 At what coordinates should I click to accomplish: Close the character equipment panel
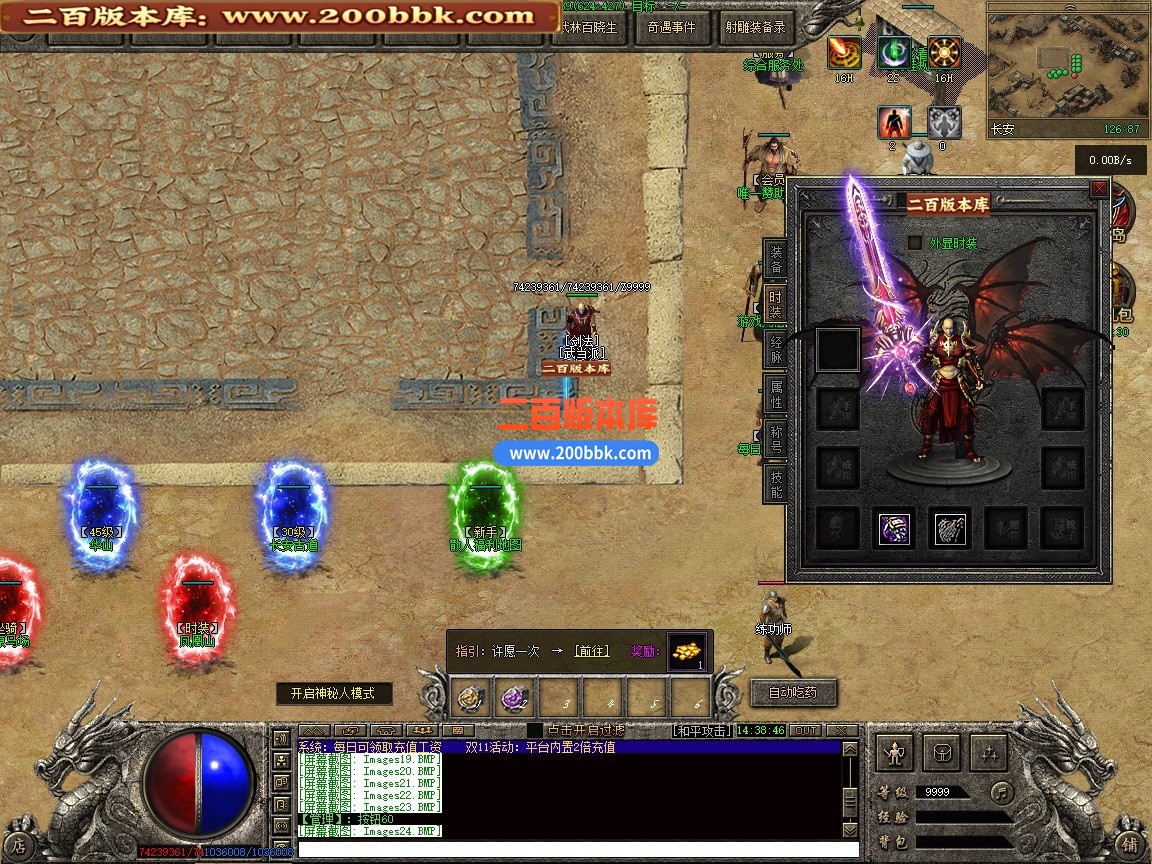tap(1099, 188)
